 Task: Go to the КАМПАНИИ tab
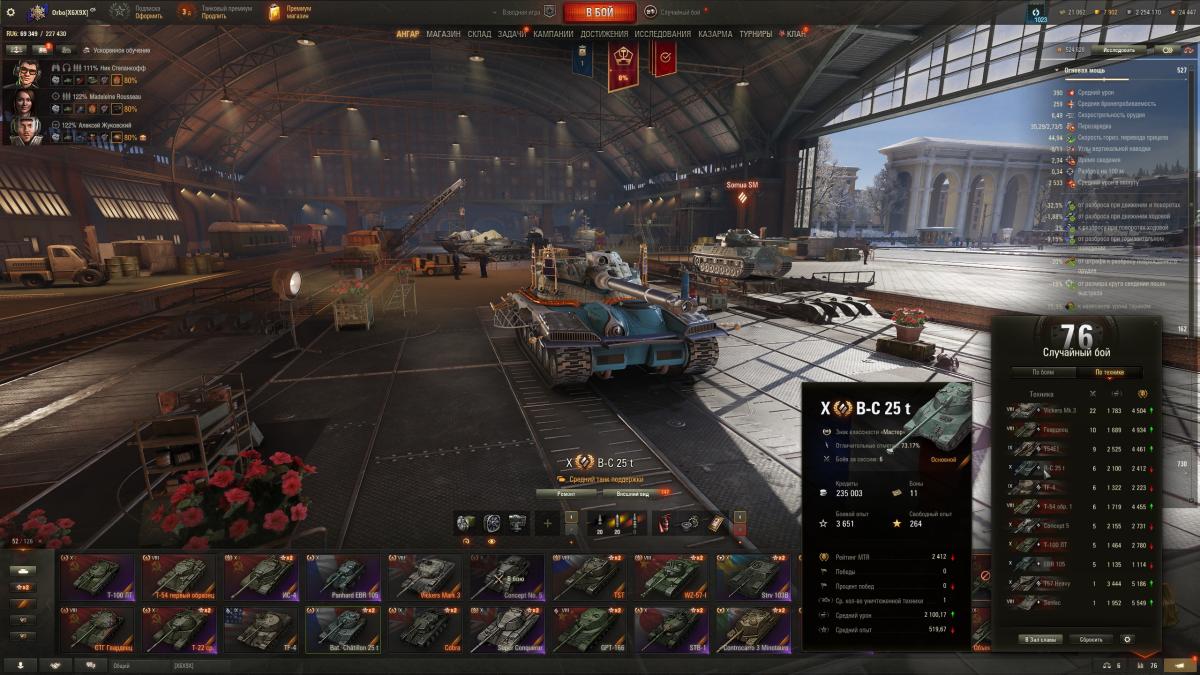pyautogui.click(x=553, y=34)
